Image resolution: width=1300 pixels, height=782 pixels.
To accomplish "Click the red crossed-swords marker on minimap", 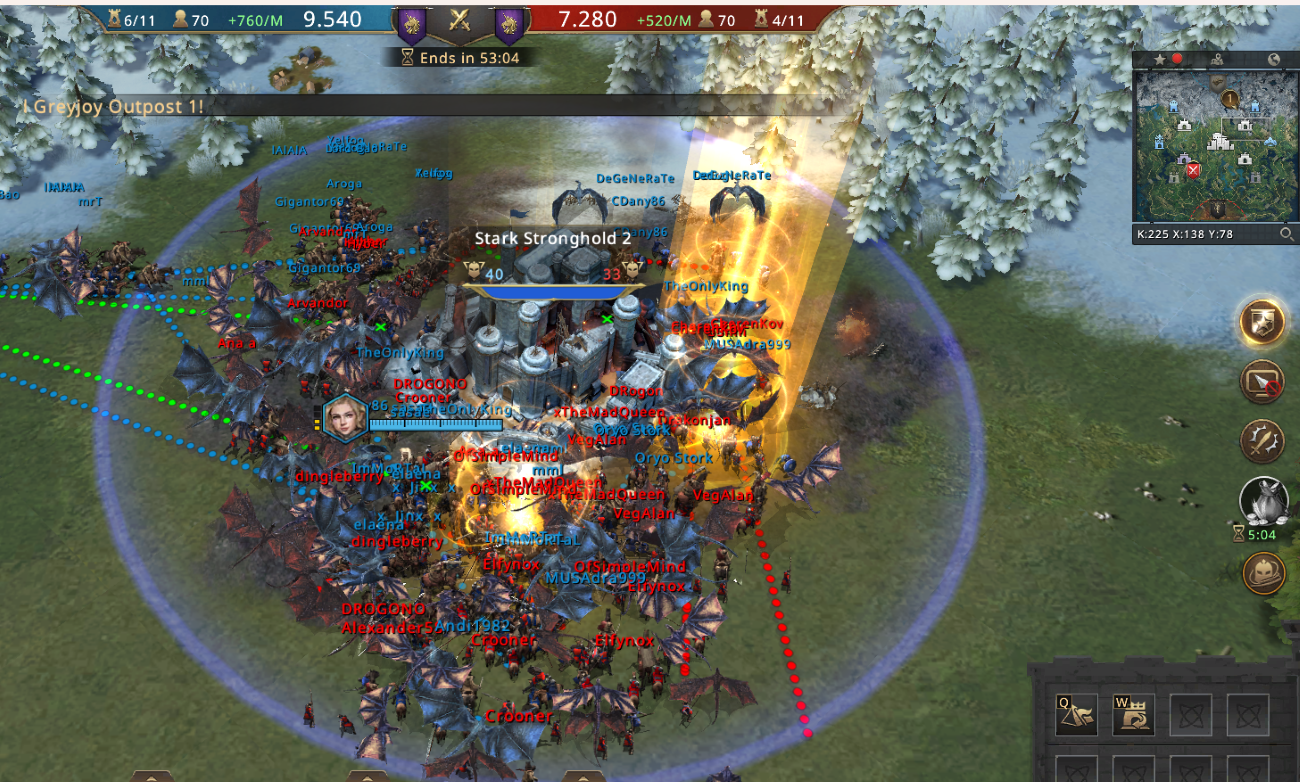I will (x=1193, y=170).
